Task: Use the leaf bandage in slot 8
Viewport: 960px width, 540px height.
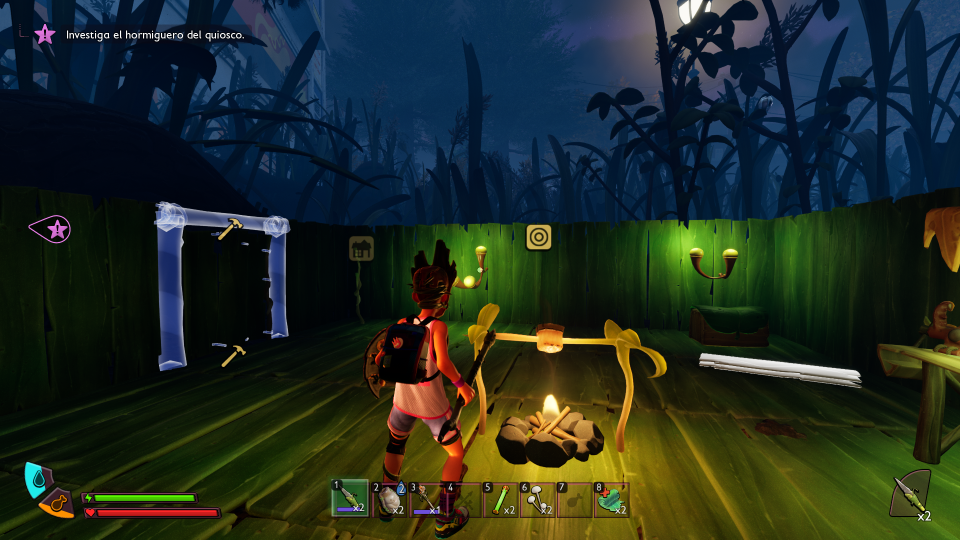Action: coord(612,498)
